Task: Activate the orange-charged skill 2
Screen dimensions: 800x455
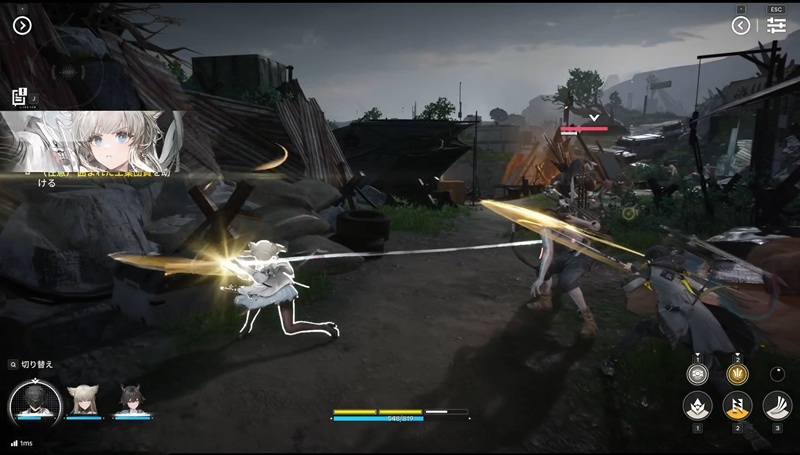Action: 738,406
